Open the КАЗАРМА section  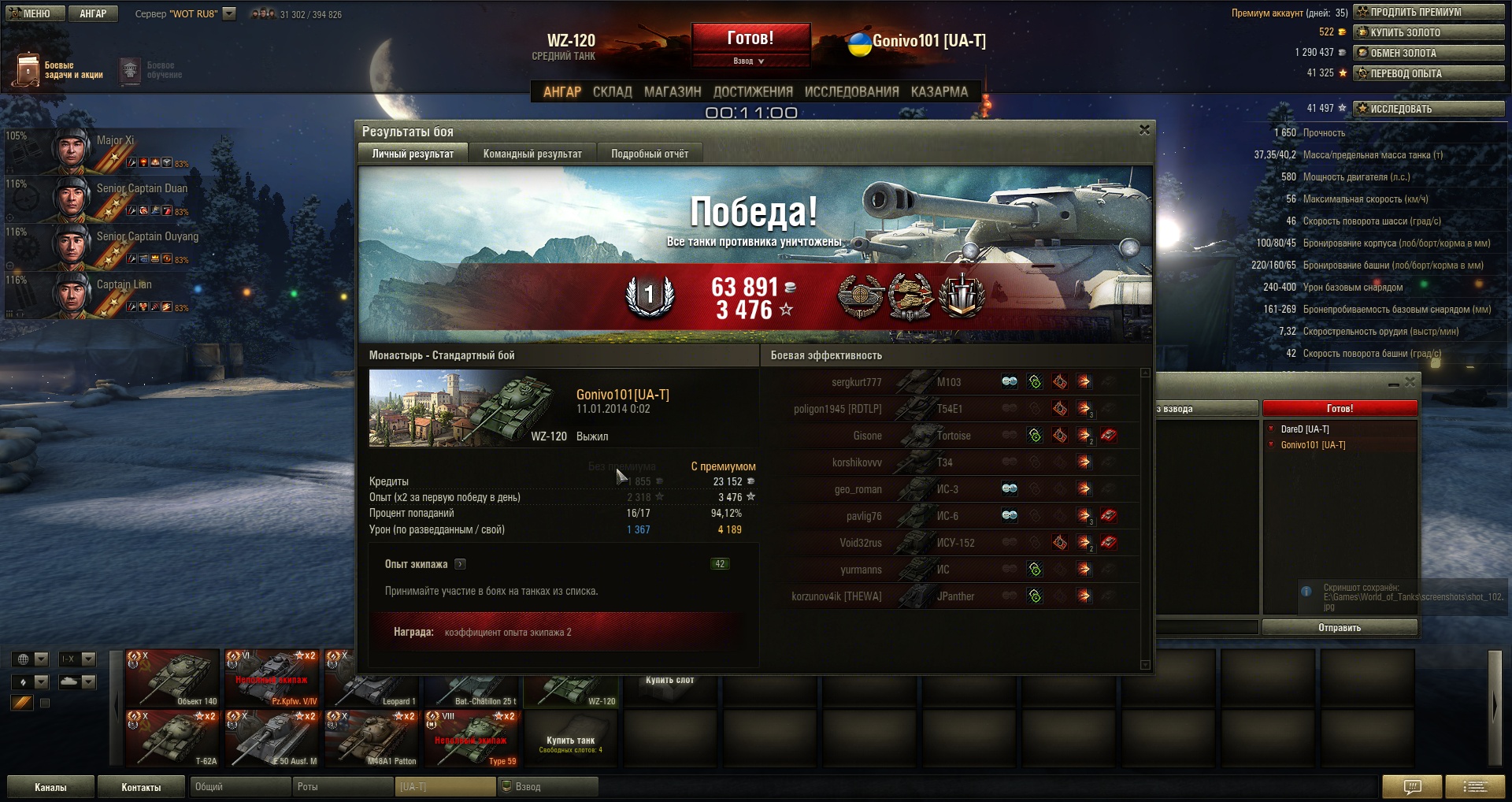(x=939, y=91)
